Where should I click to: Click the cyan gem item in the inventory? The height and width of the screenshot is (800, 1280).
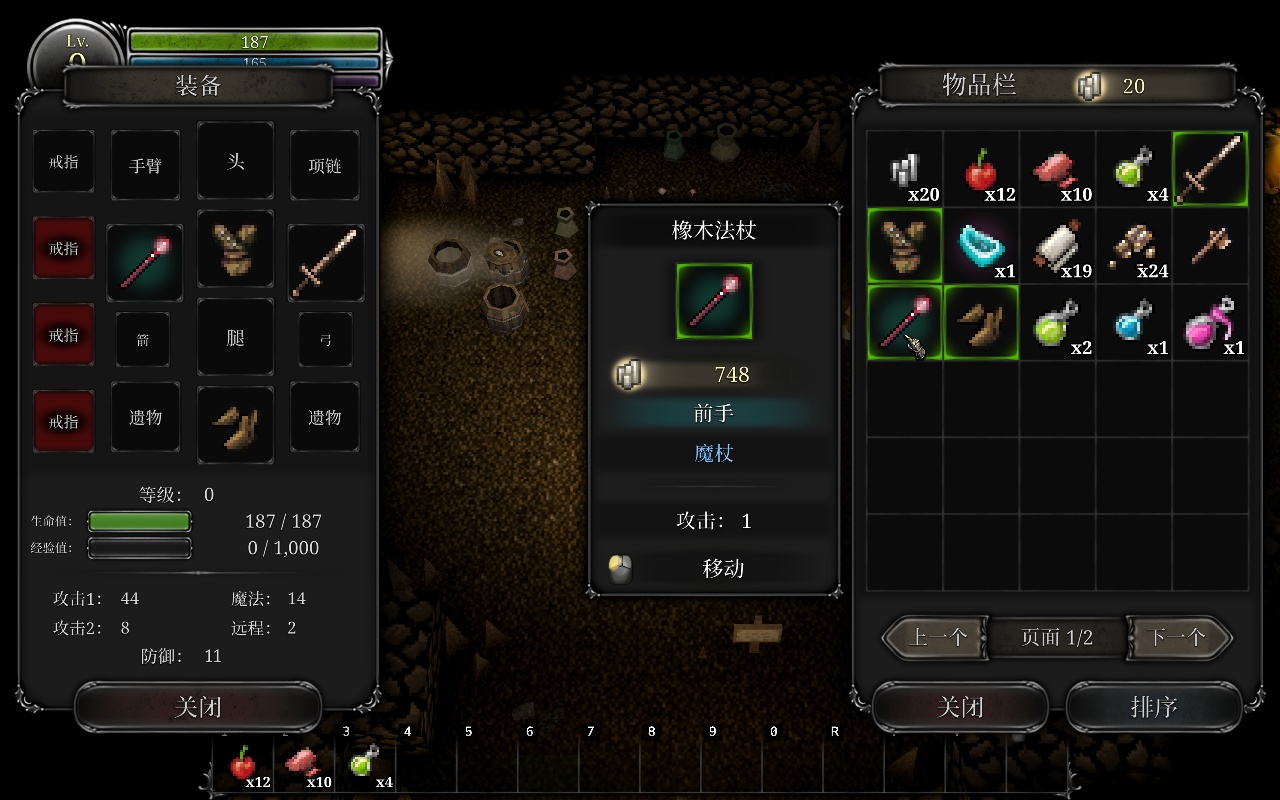(980, 246)
